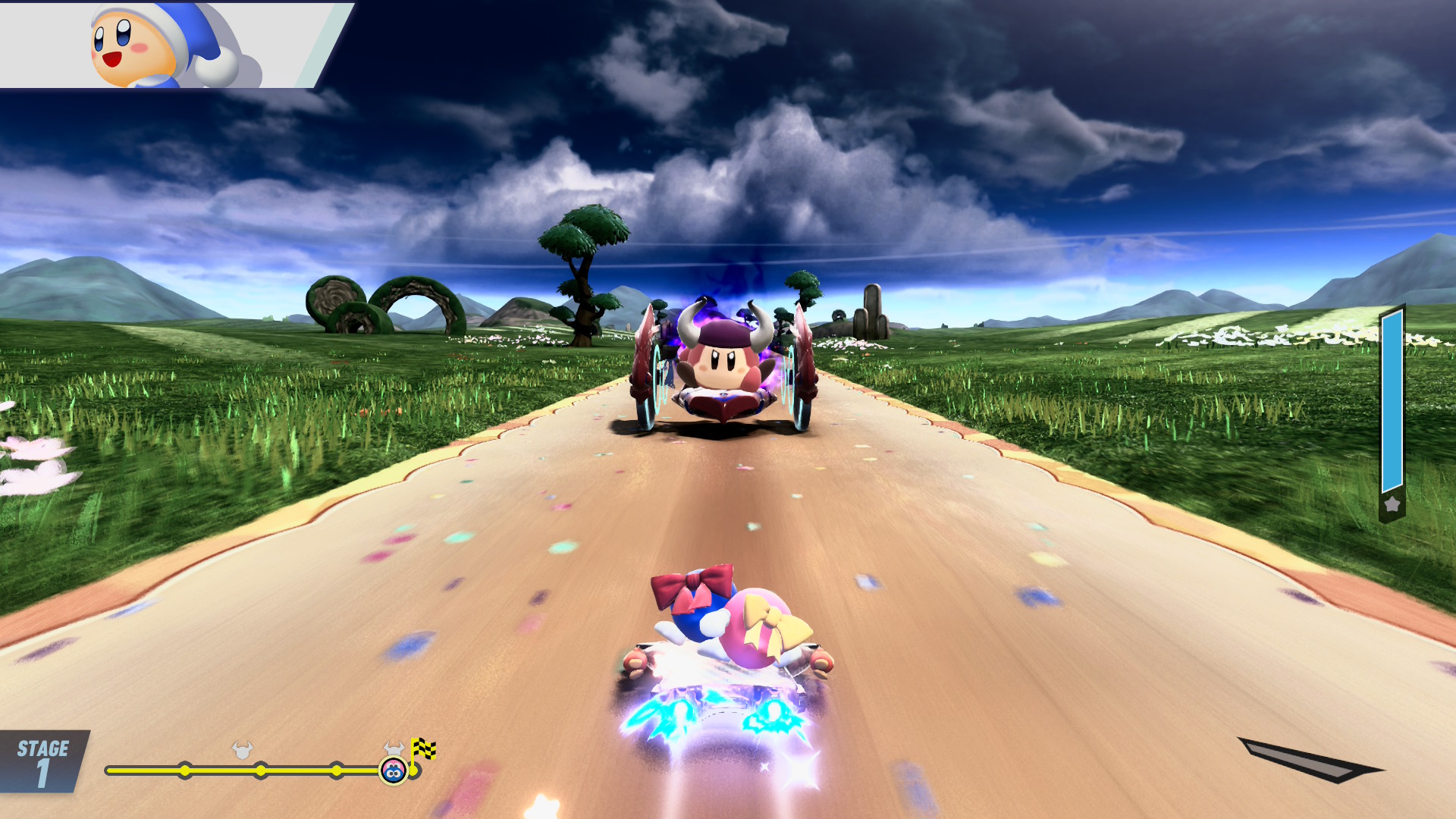Click the star icon beneath the blue gauge
Image resolution: width=1456 pixels, height=819 pixels.
pos(1392,504)
